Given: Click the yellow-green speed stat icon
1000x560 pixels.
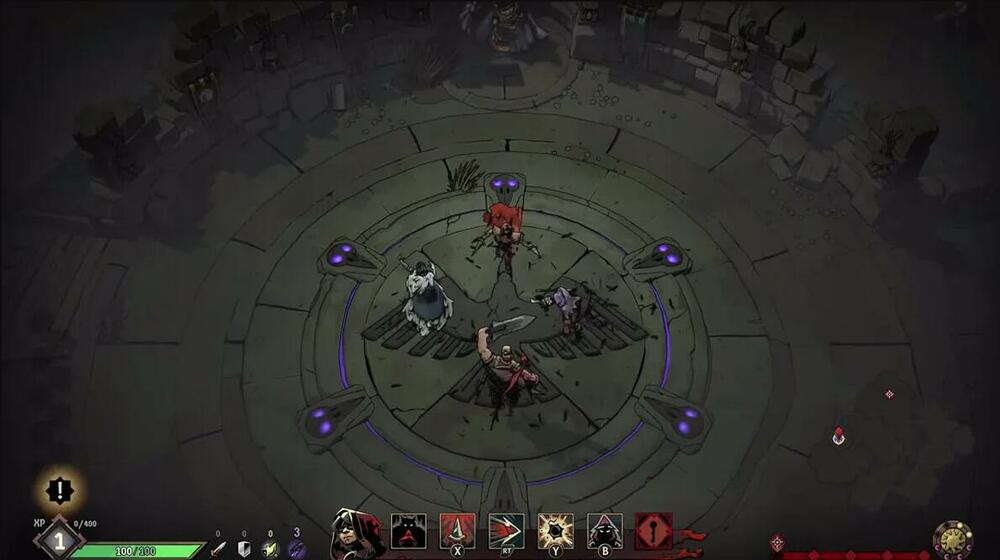Looking at the screenshot, I should pos(269,548).
